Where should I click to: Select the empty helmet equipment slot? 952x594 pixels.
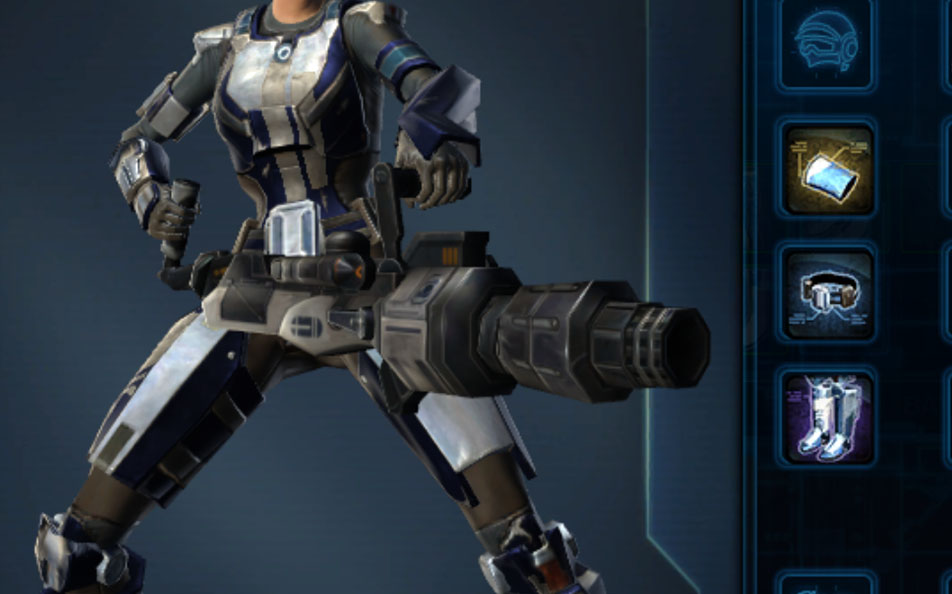[827, 43]
